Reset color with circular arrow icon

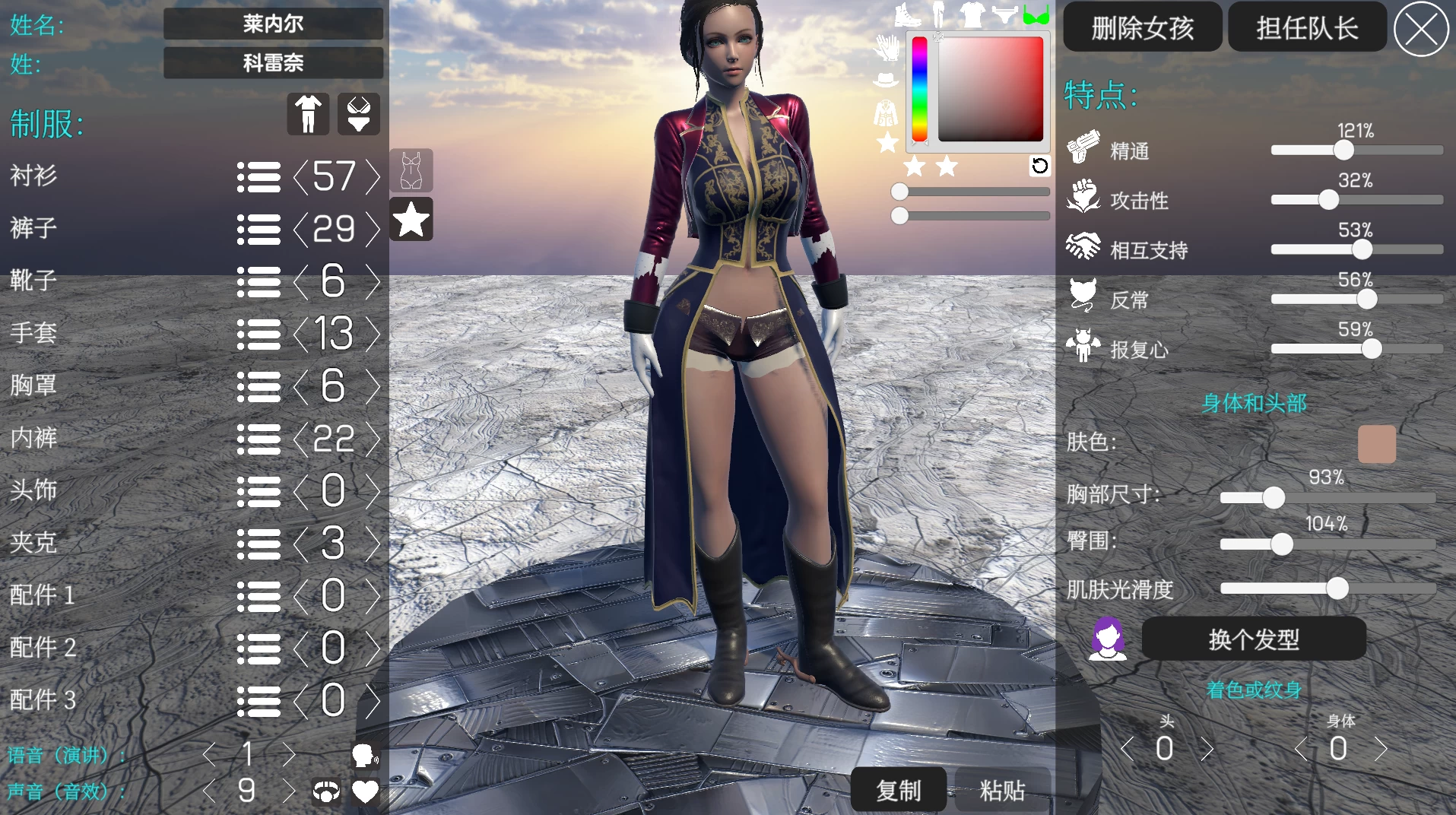1039,166
